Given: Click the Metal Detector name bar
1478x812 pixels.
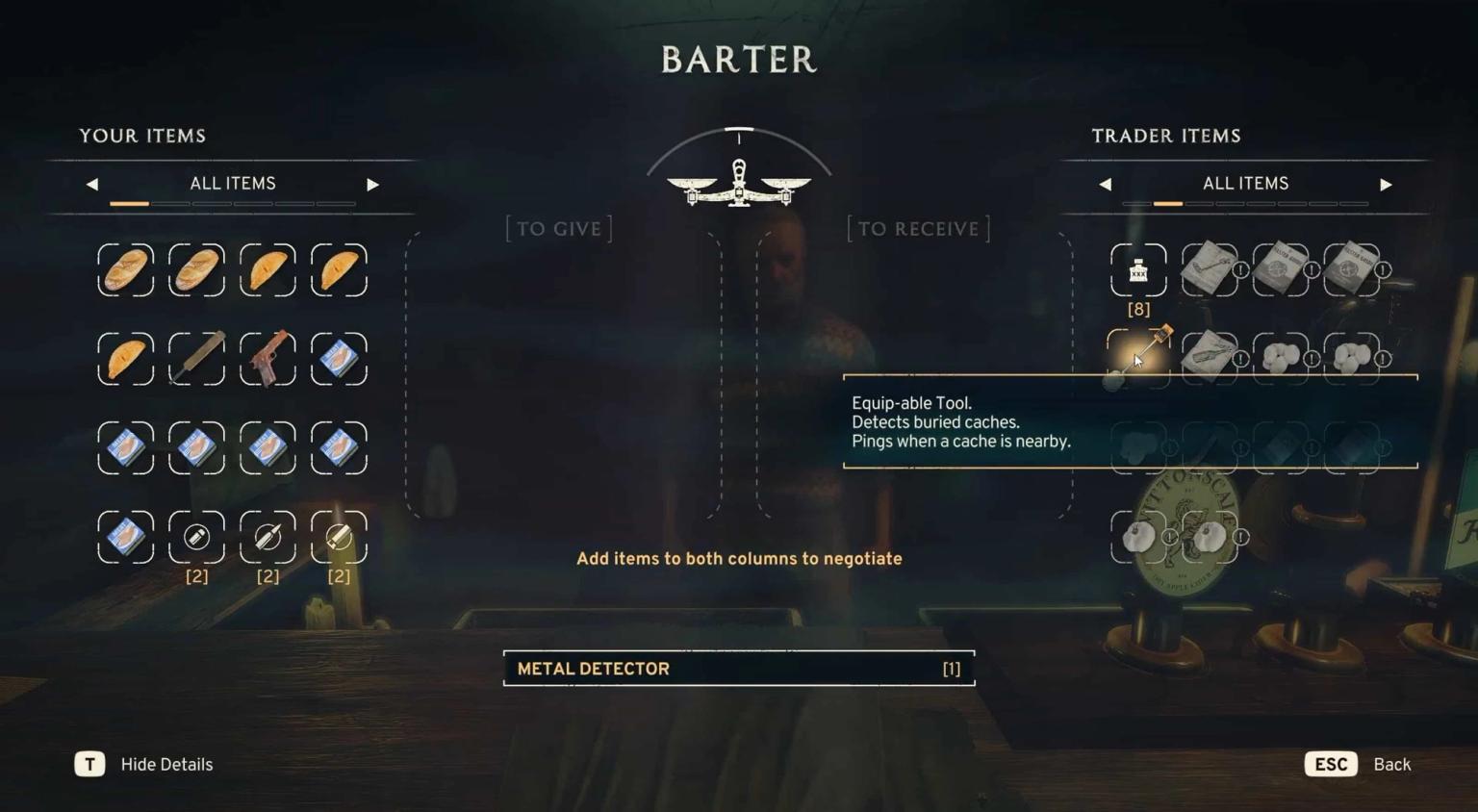Looking at the screenshot, I should pos(738,668).
